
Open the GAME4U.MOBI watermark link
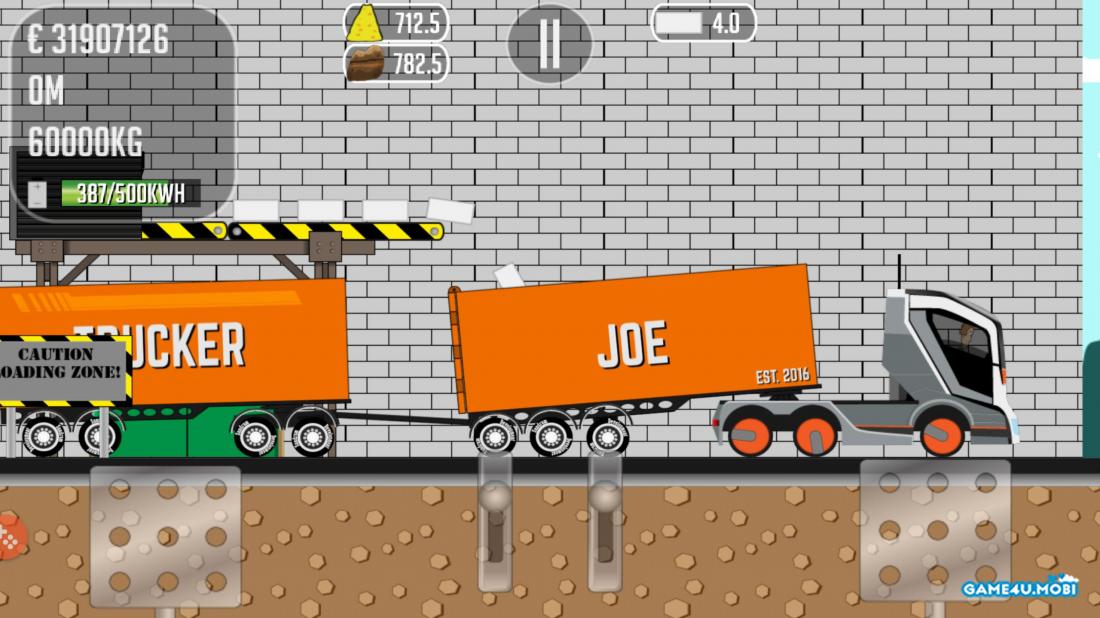coord(1020,588)
